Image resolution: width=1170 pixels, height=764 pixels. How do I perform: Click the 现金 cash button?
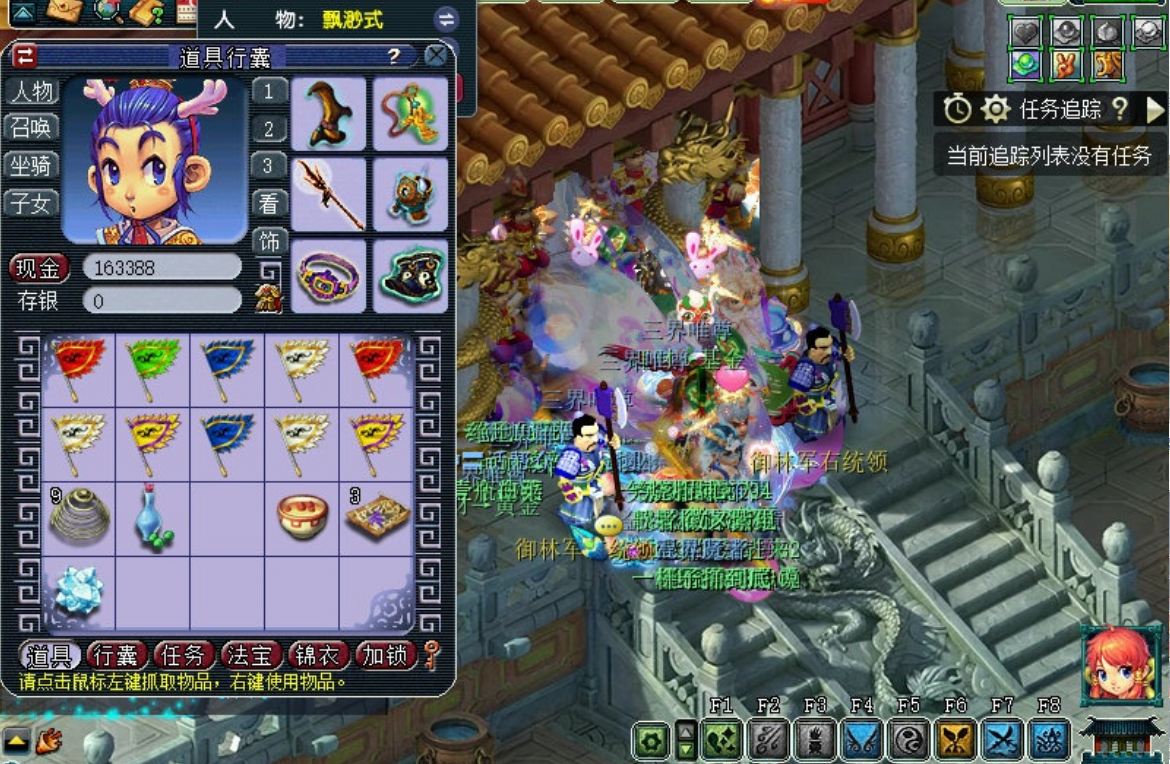click(39, 268)
